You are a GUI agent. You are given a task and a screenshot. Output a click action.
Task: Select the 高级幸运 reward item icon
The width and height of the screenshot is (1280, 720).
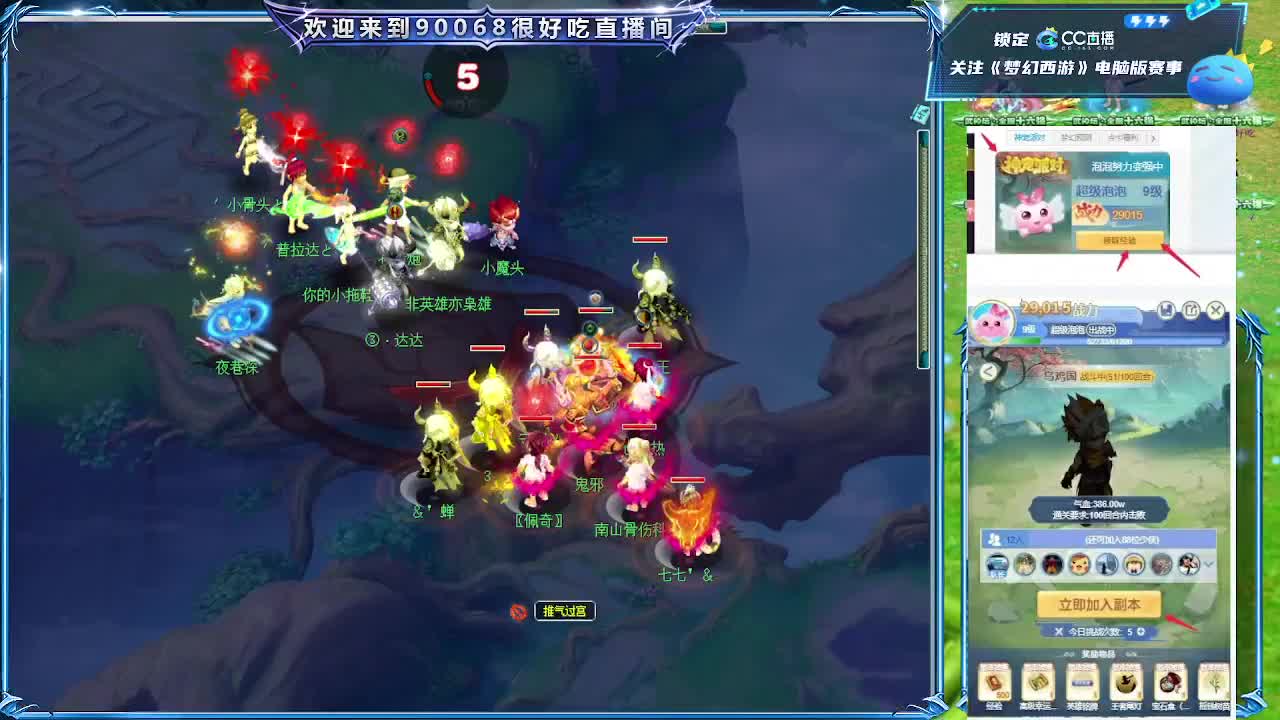pos(1037,683)
